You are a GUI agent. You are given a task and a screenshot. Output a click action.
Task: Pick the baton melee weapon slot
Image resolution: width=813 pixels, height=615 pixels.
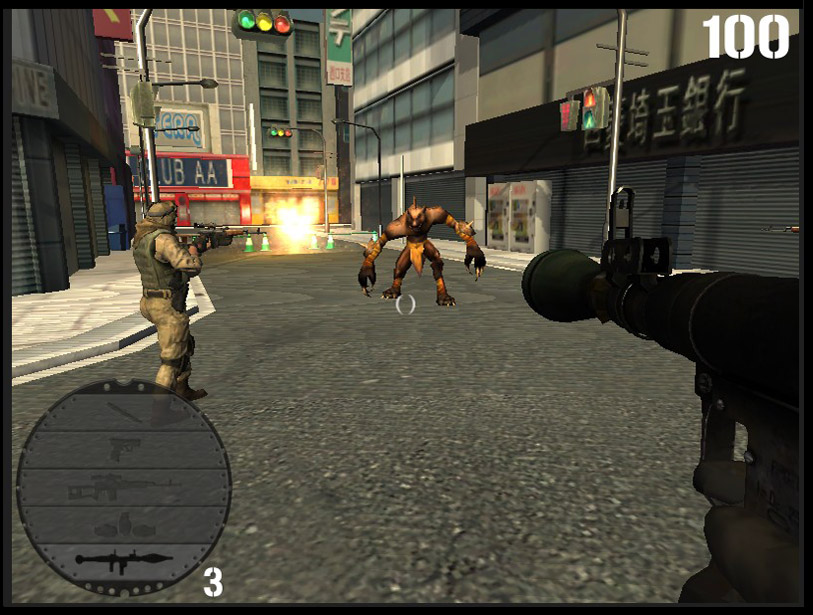click(124, 411)
